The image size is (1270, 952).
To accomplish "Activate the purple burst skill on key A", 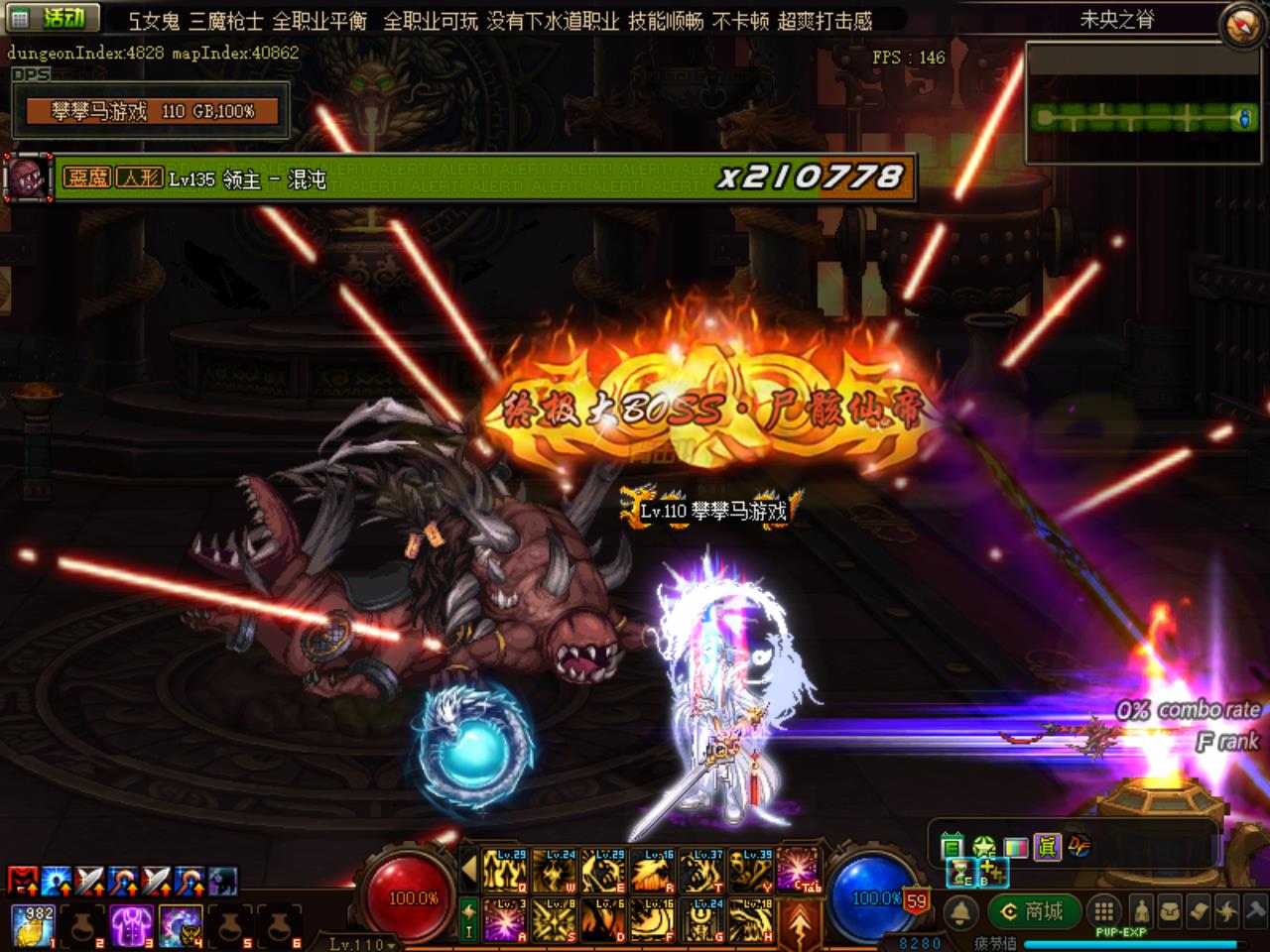I will [x=505, y=920].
